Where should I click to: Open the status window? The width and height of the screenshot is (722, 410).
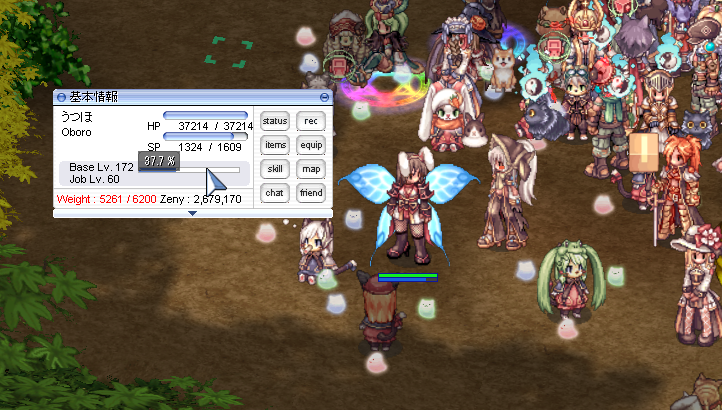(274, 121)
